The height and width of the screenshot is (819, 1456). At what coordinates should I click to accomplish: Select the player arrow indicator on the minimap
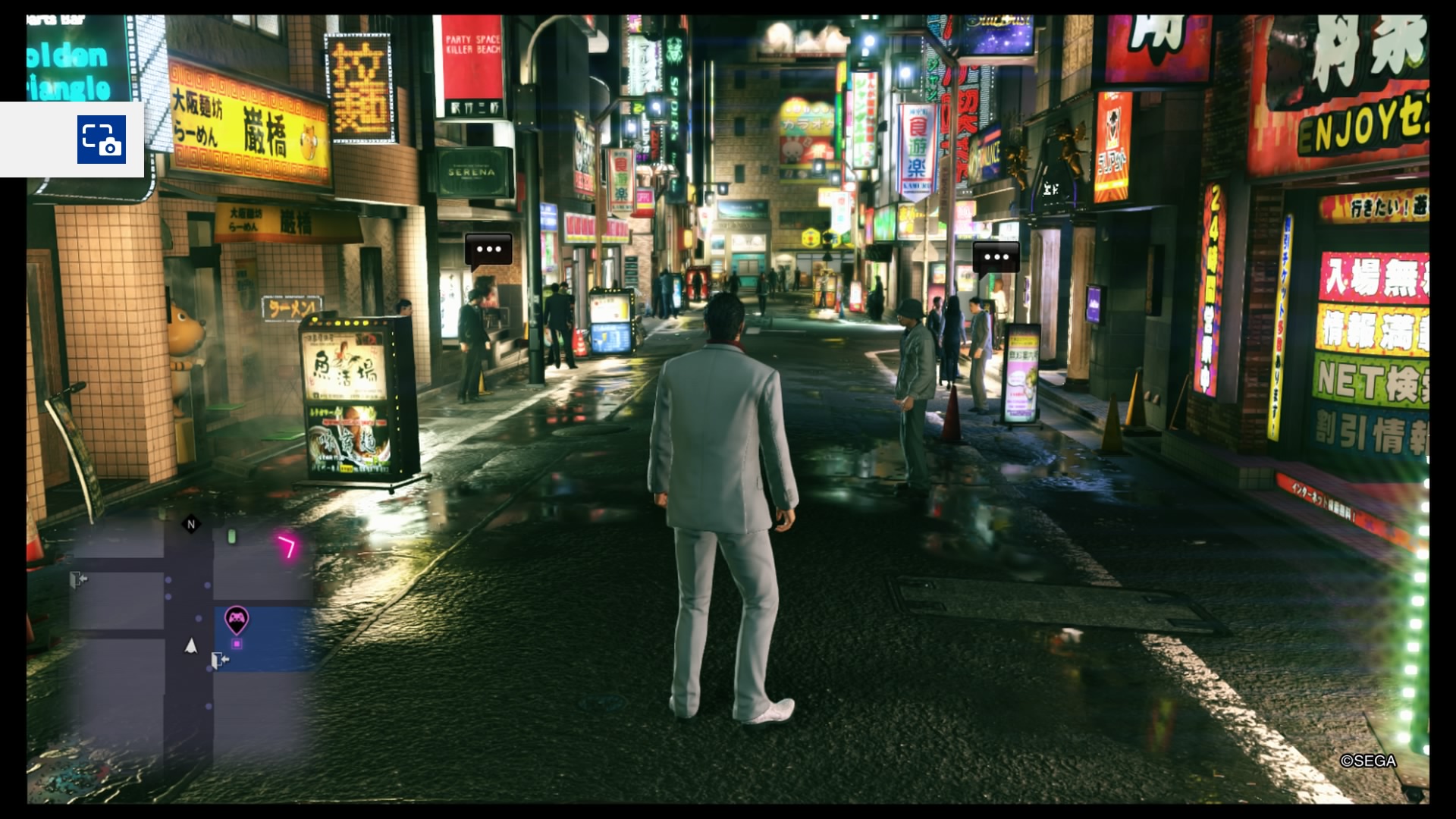point(190,647)
